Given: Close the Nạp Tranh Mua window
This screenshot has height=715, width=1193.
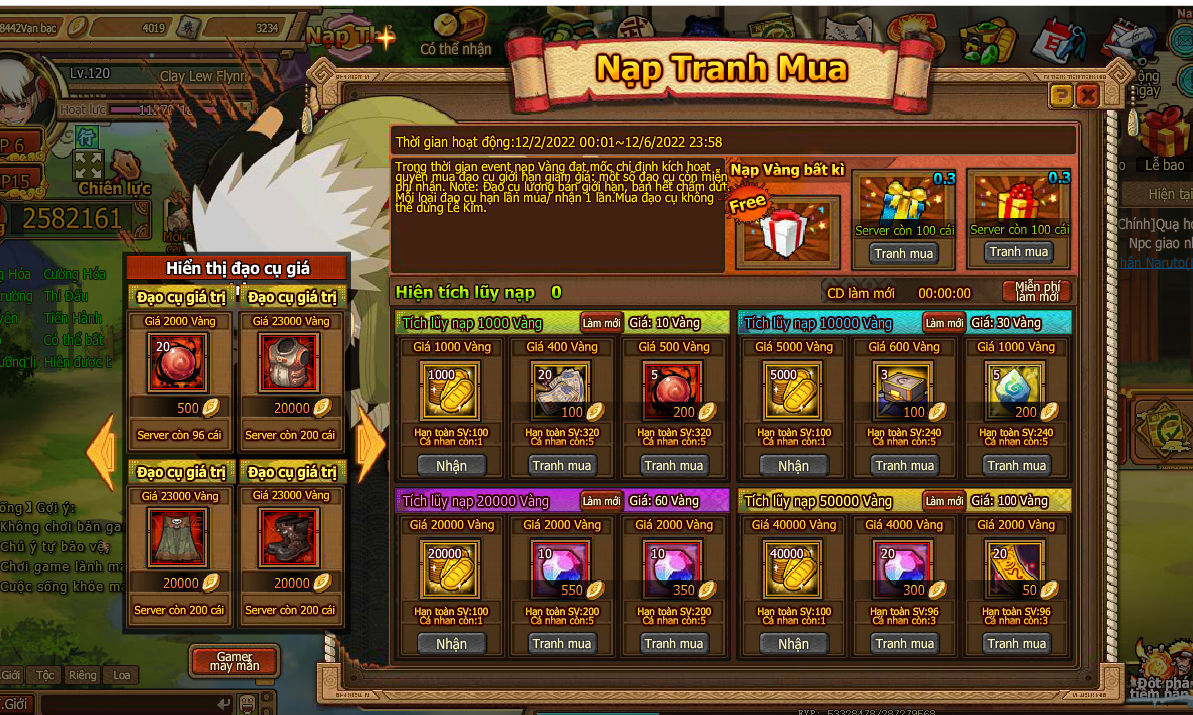Looking at the screenshot, I should [1087, 95].
